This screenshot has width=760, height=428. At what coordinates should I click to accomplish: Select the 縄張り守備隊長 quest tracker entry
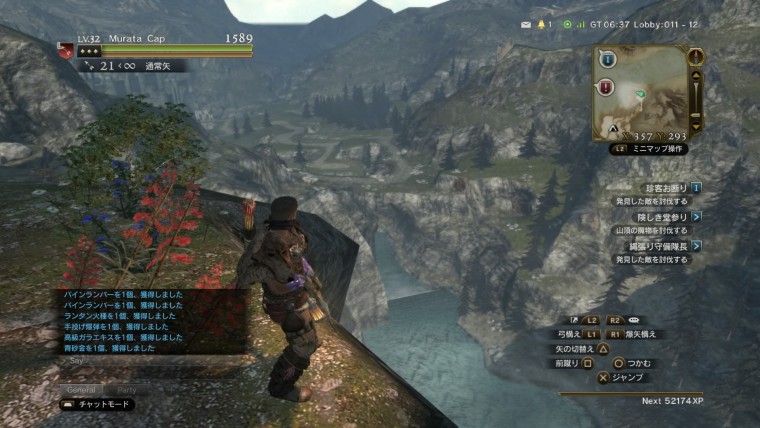pyautogui.click(x=665, y=245)
